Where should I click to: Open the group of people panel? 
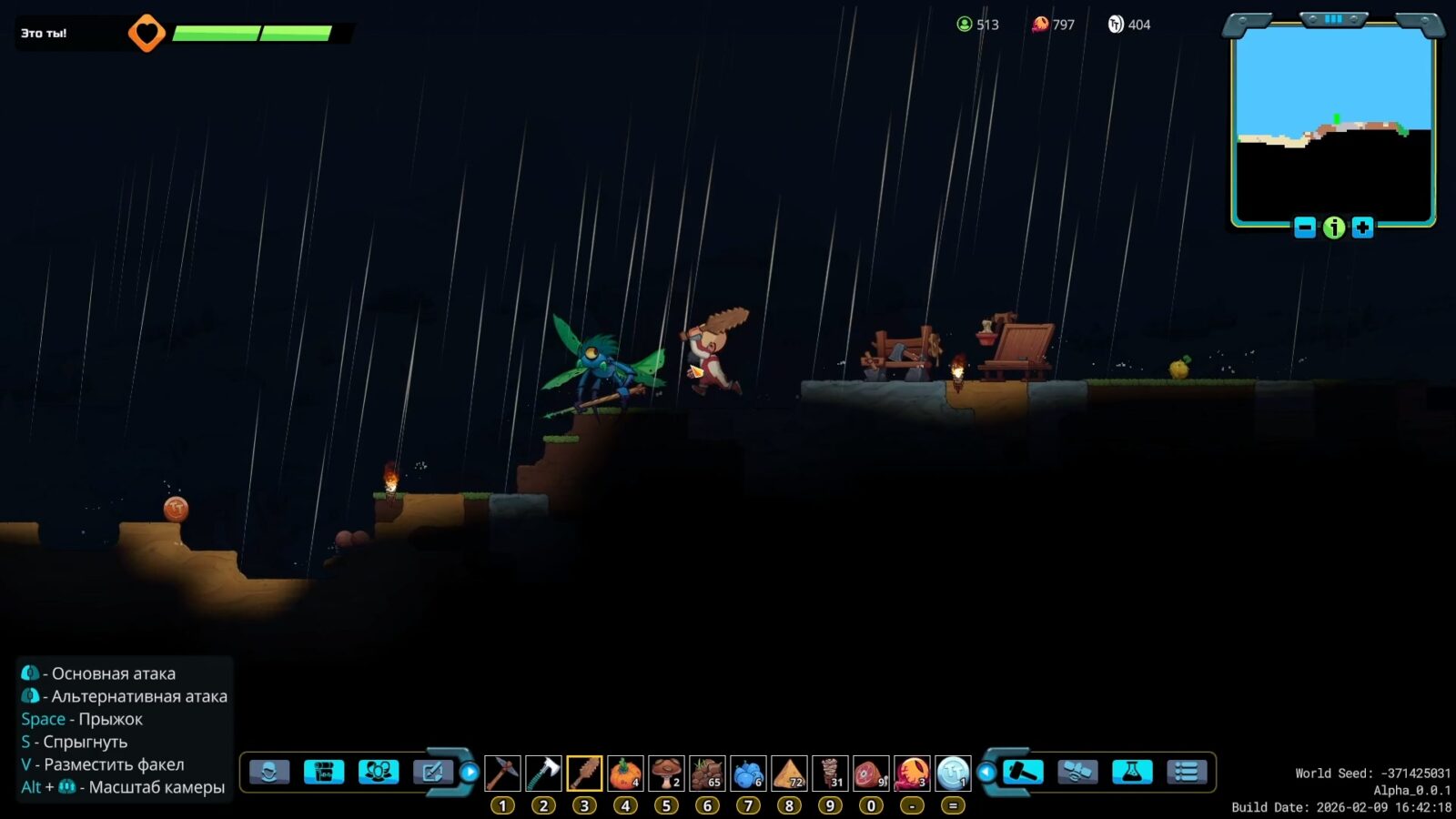click(379, 773)
